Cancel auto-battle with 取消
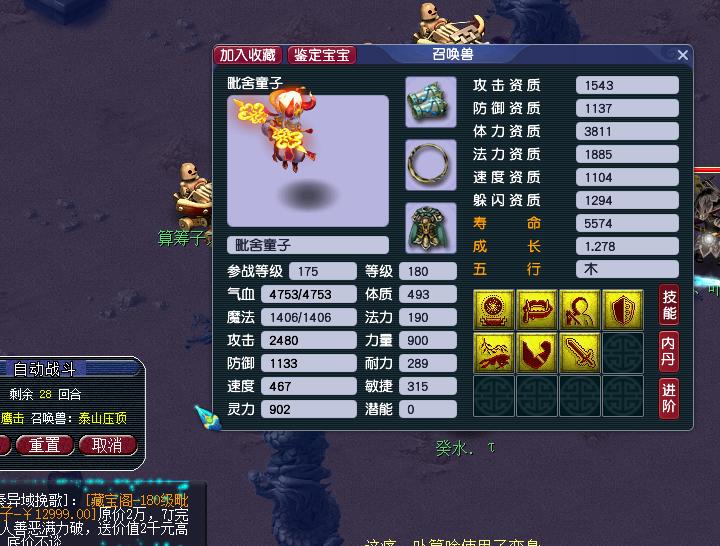 107,445
